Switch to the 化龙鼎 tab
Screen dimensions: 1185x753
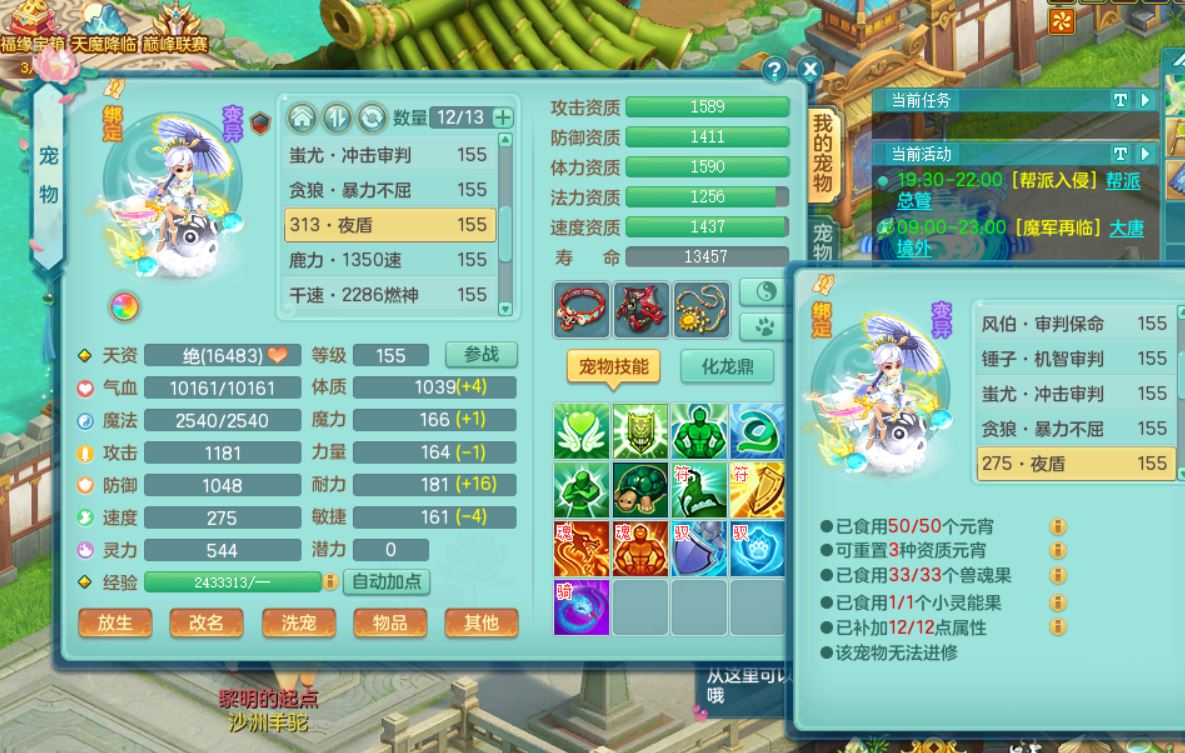(x=726, y=366)
